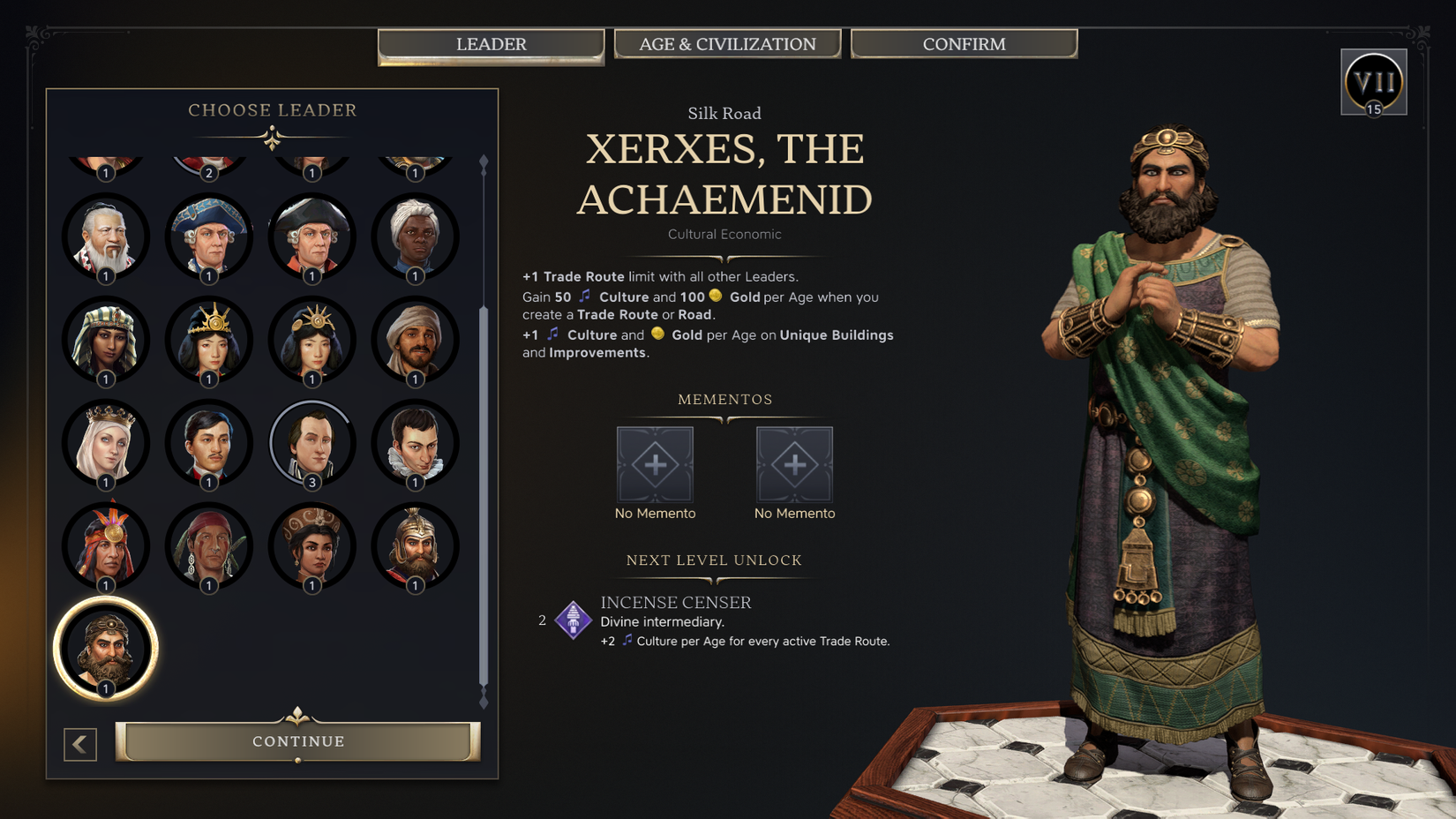This screenshot has width=1456, height=819.
Task: Open the Confirm tab
Action: point(964,43)
